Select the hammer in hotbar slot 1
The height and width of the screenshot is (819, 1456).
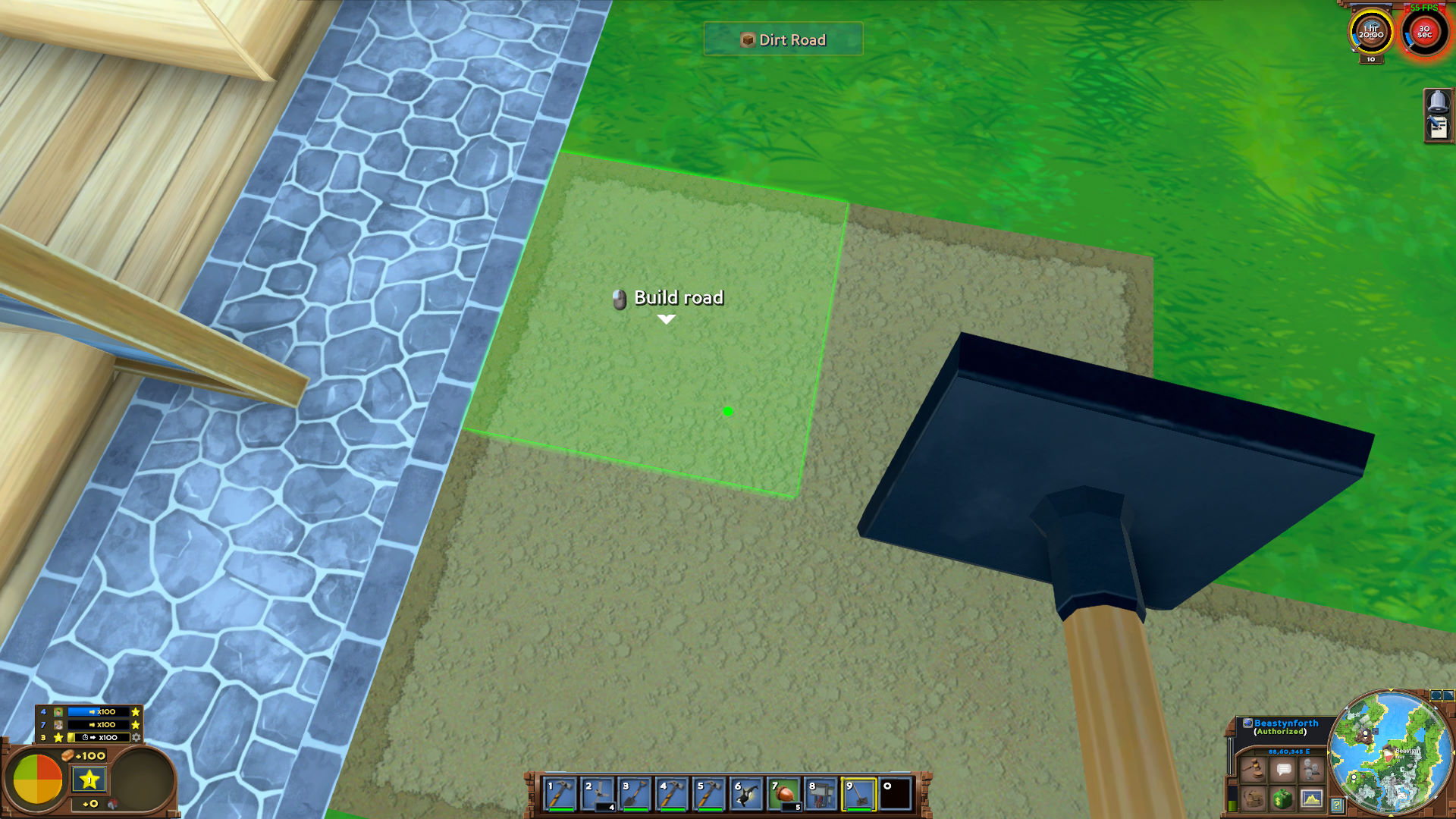tap(560, 795)
